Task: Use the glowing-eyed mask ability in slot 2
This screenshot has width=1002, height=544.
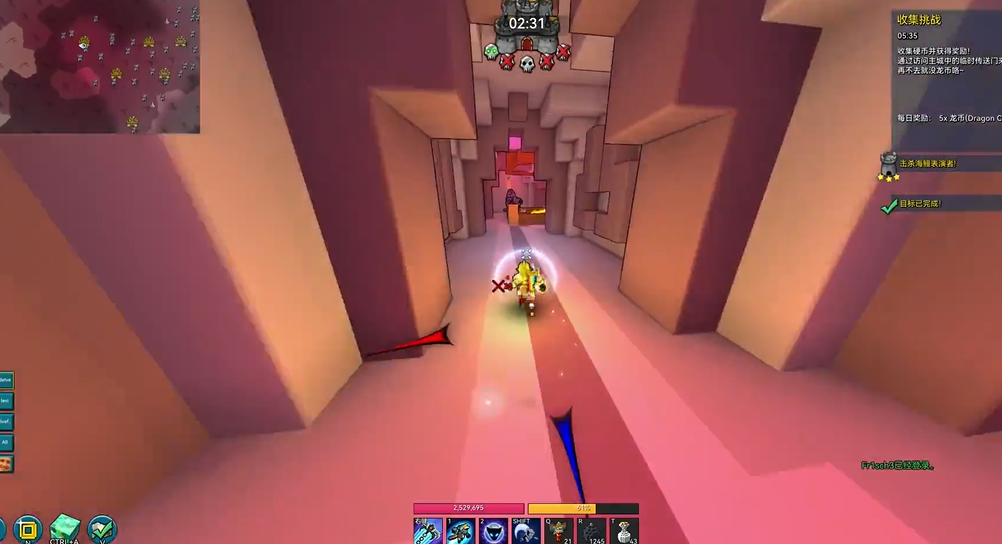Action: point(494,531)
